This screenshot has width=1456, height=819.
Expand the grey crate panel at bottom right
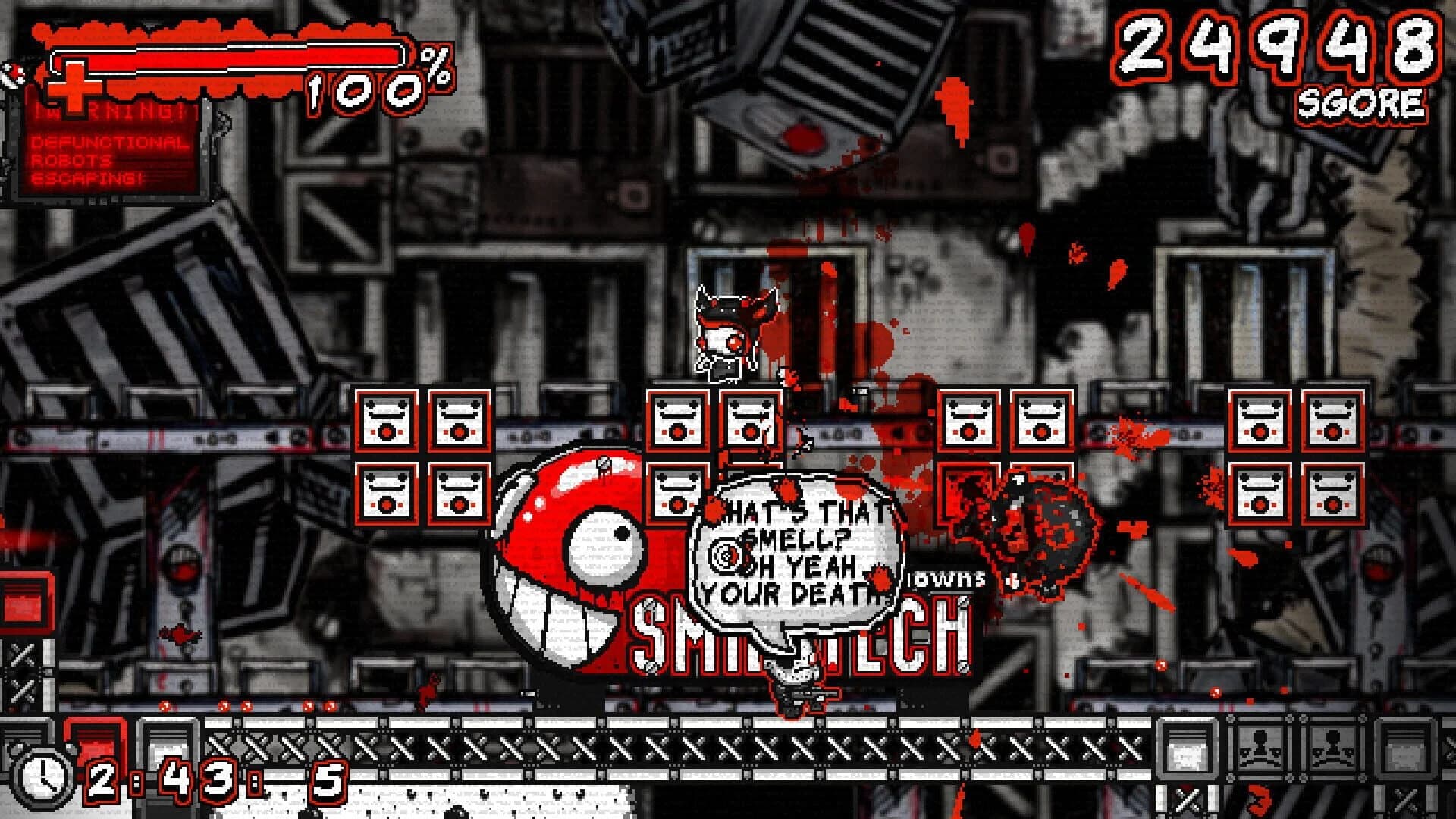point(1407,747)
